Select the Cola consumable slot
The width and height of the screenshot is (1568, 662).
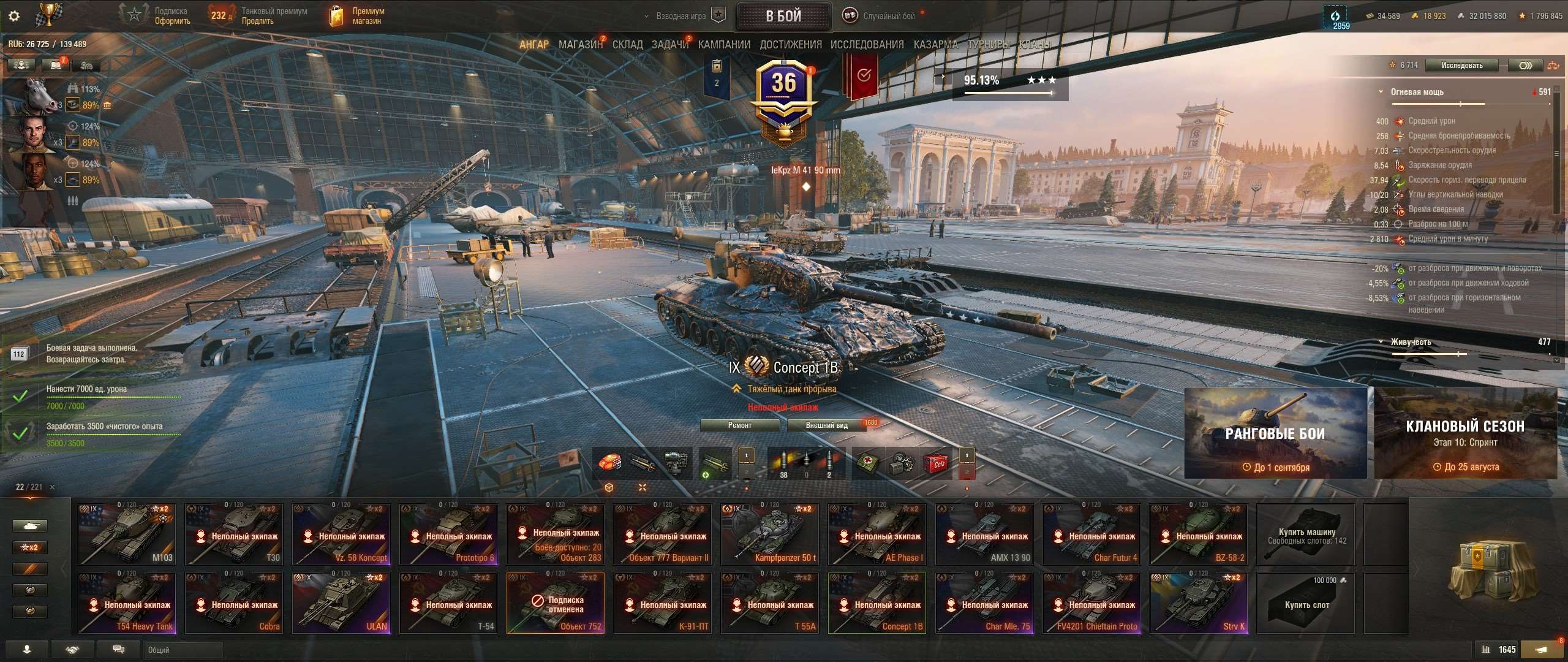(936, 463)
